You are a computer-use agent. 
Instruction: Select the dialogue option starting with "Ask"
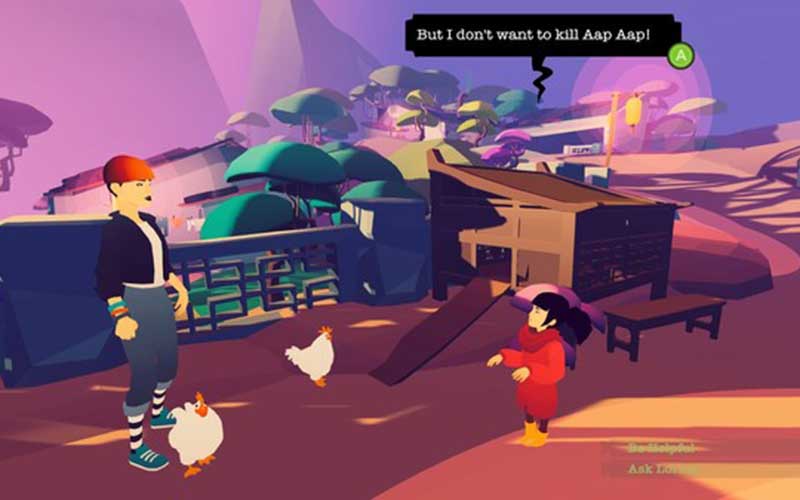pyautogui.click(x=661, y=468)
